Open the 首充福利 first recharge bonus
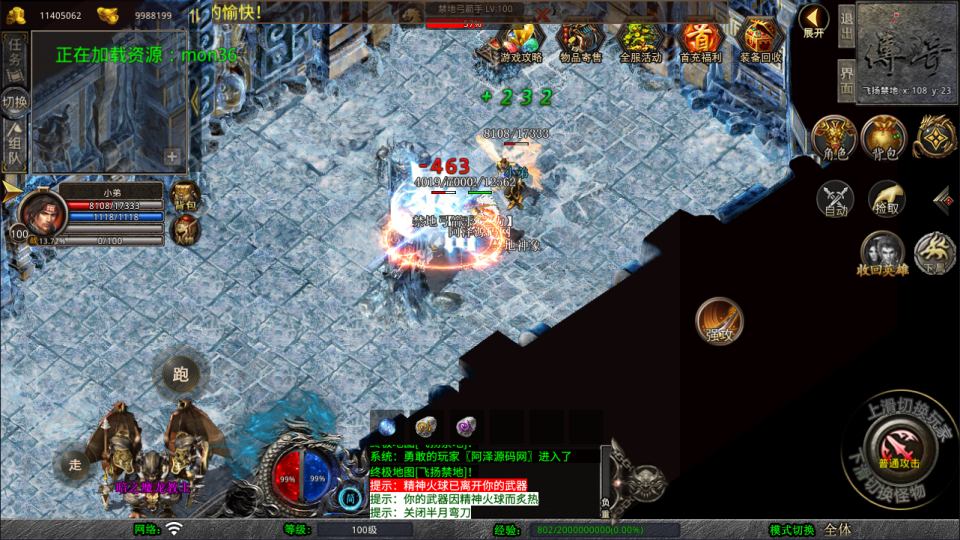The width and height of the screenshot is (960, 540). pyautogui.click(x=700, y=41)
